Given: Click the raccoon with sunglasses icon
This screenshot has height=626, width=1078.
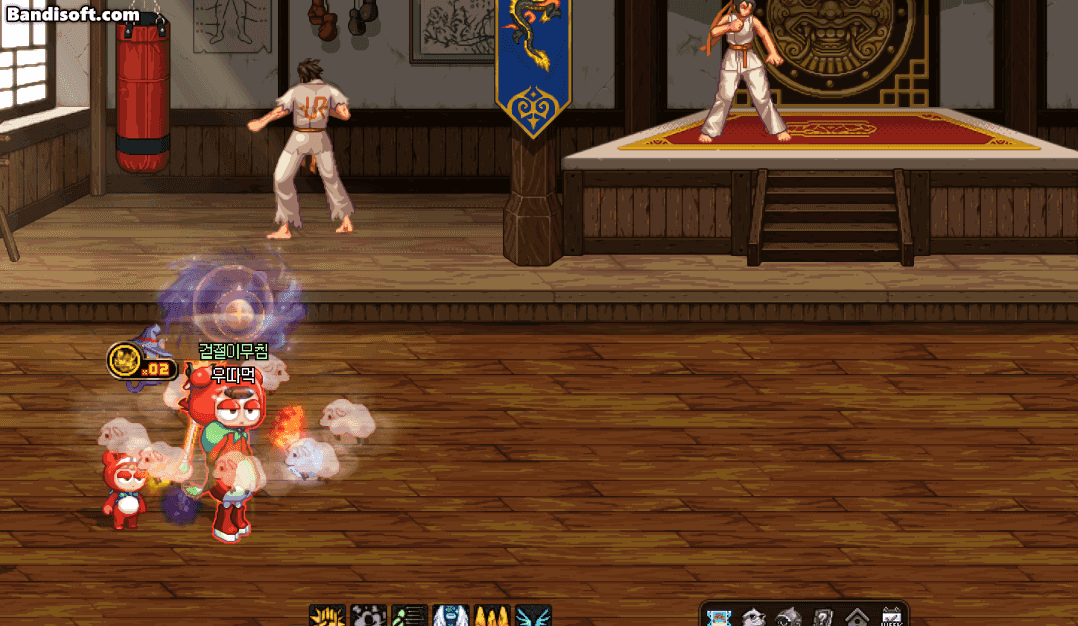Looking at the screenshot, I should click(753, 617).
